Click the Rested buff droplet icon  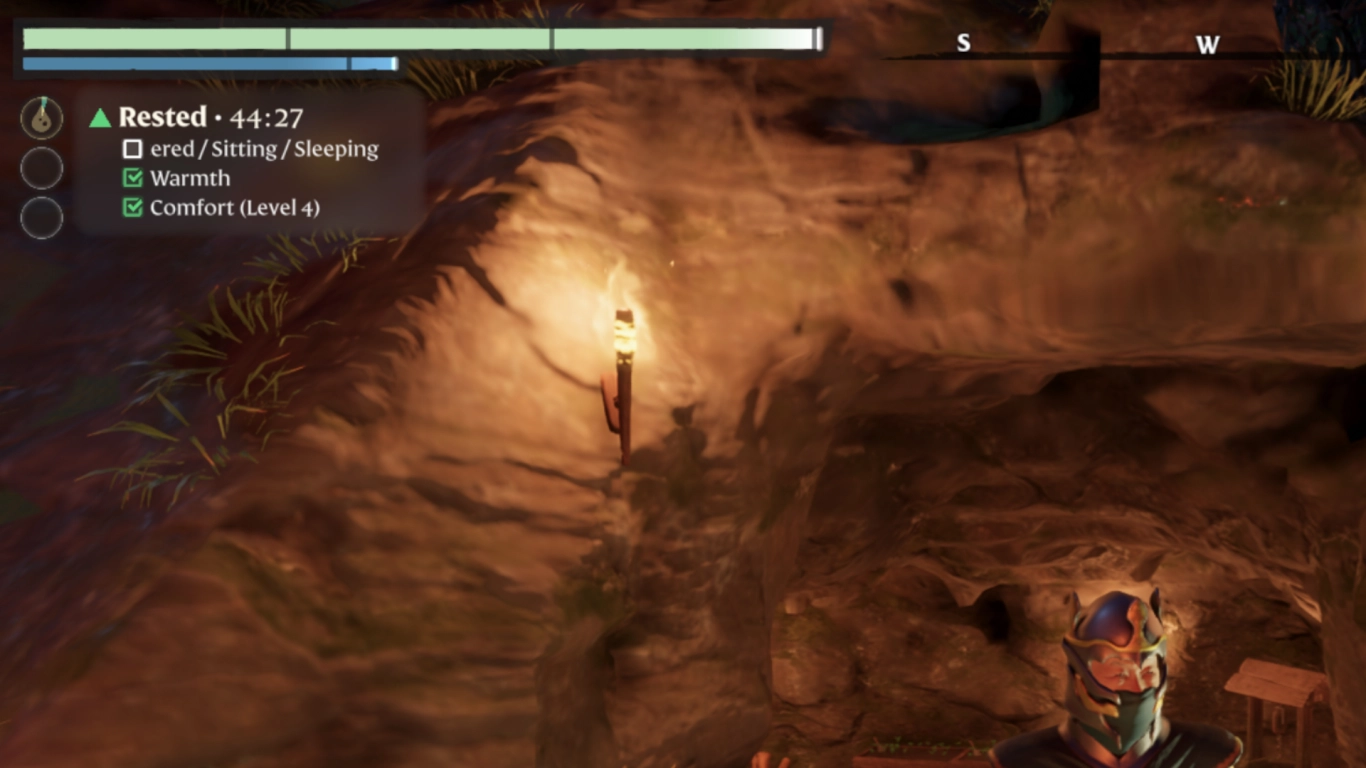point(42,117)
